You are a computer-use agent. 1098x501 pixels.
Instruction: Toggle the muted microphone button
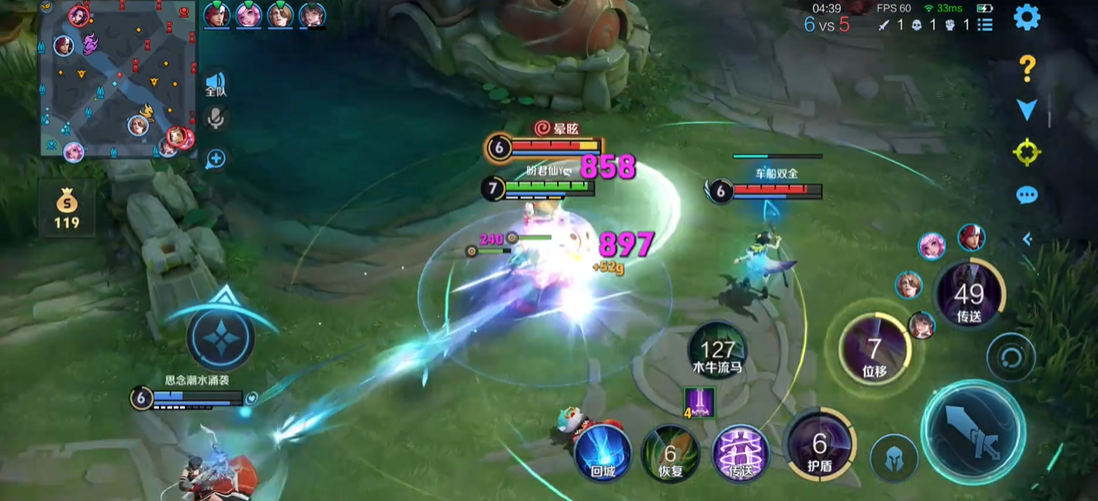click(215, 119)
